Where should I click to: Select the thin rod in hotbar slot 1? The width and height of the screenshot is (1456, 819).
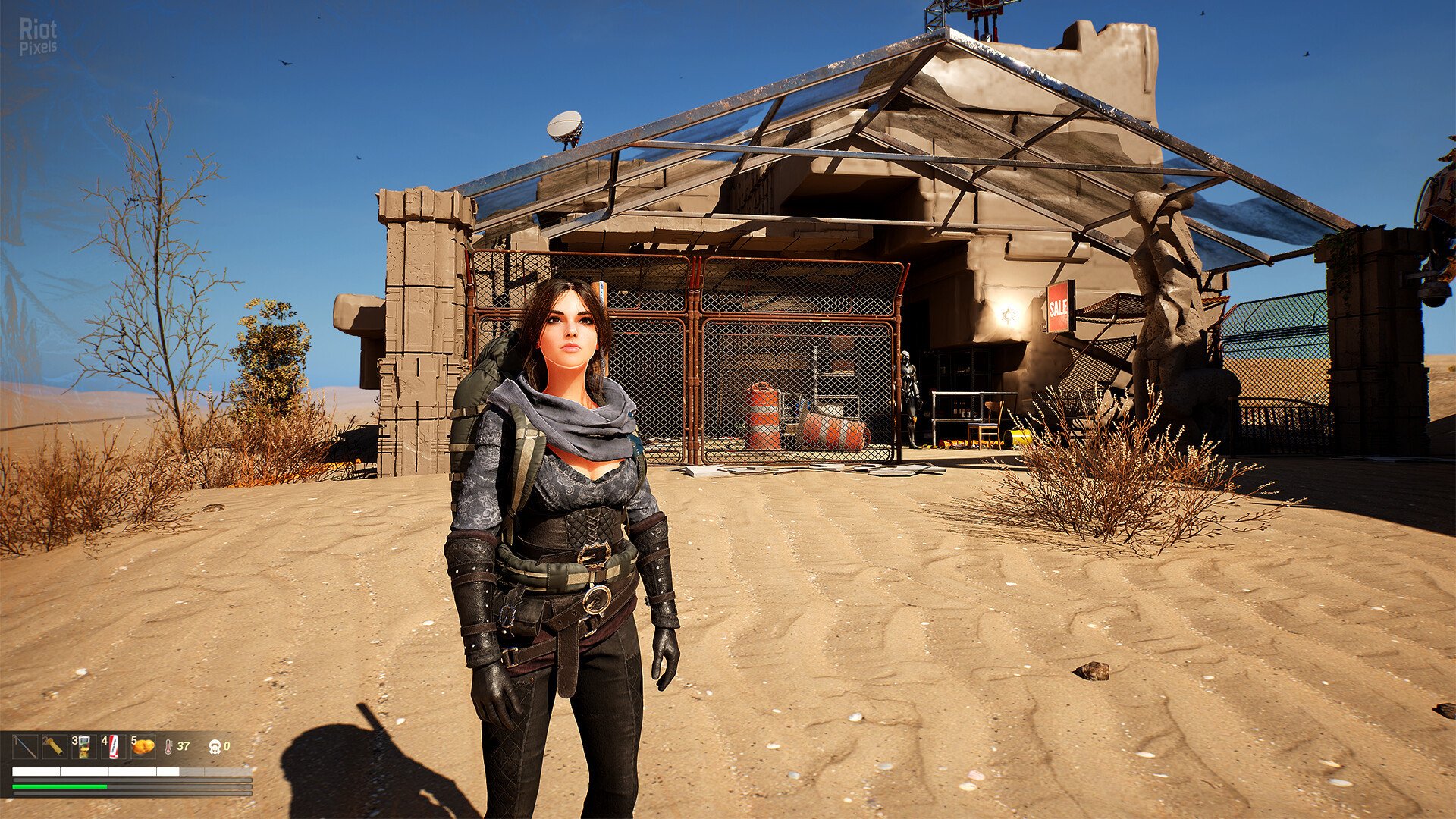[x=25, y=747]
